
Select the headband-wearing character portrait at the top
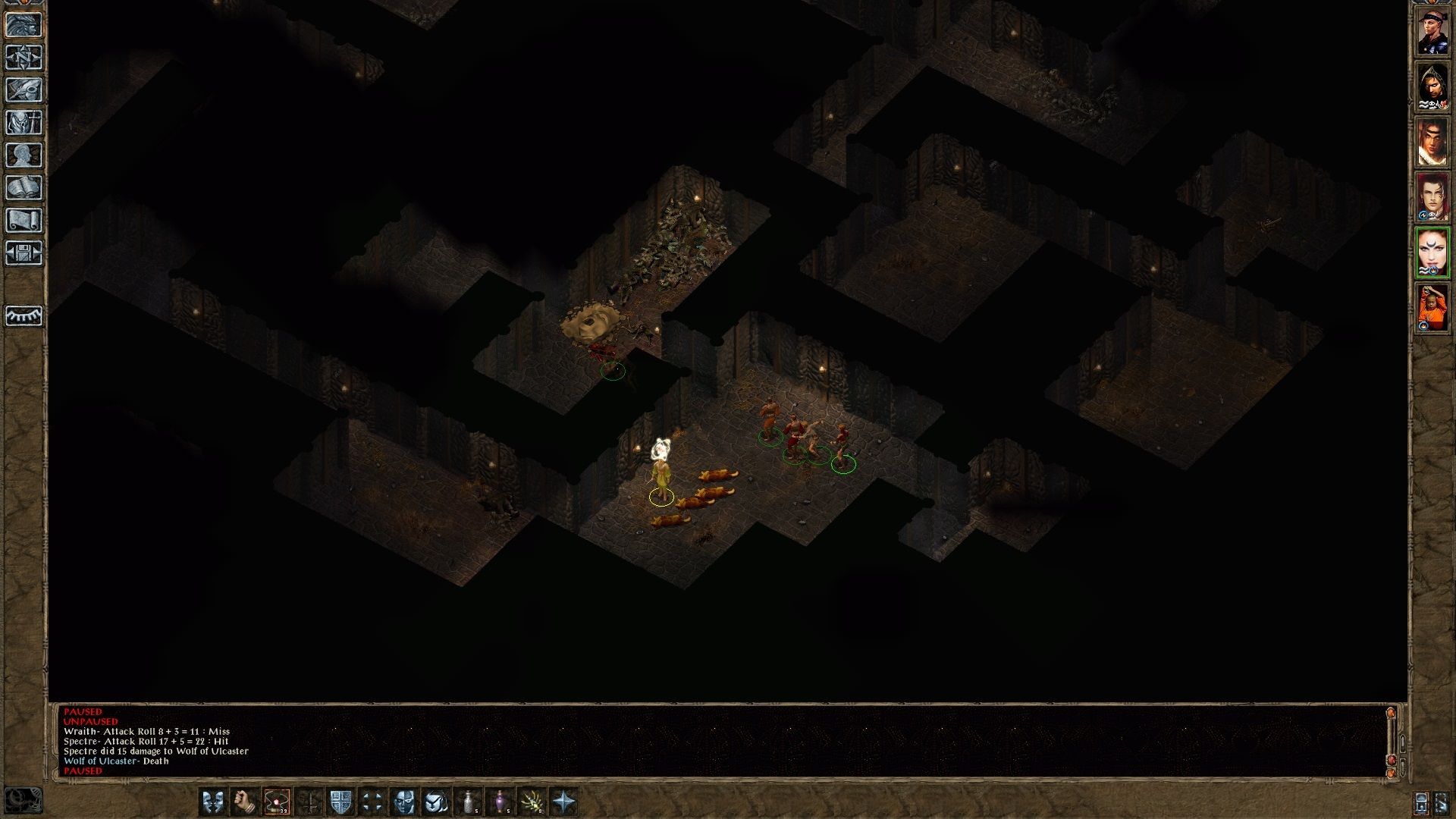1432,33
